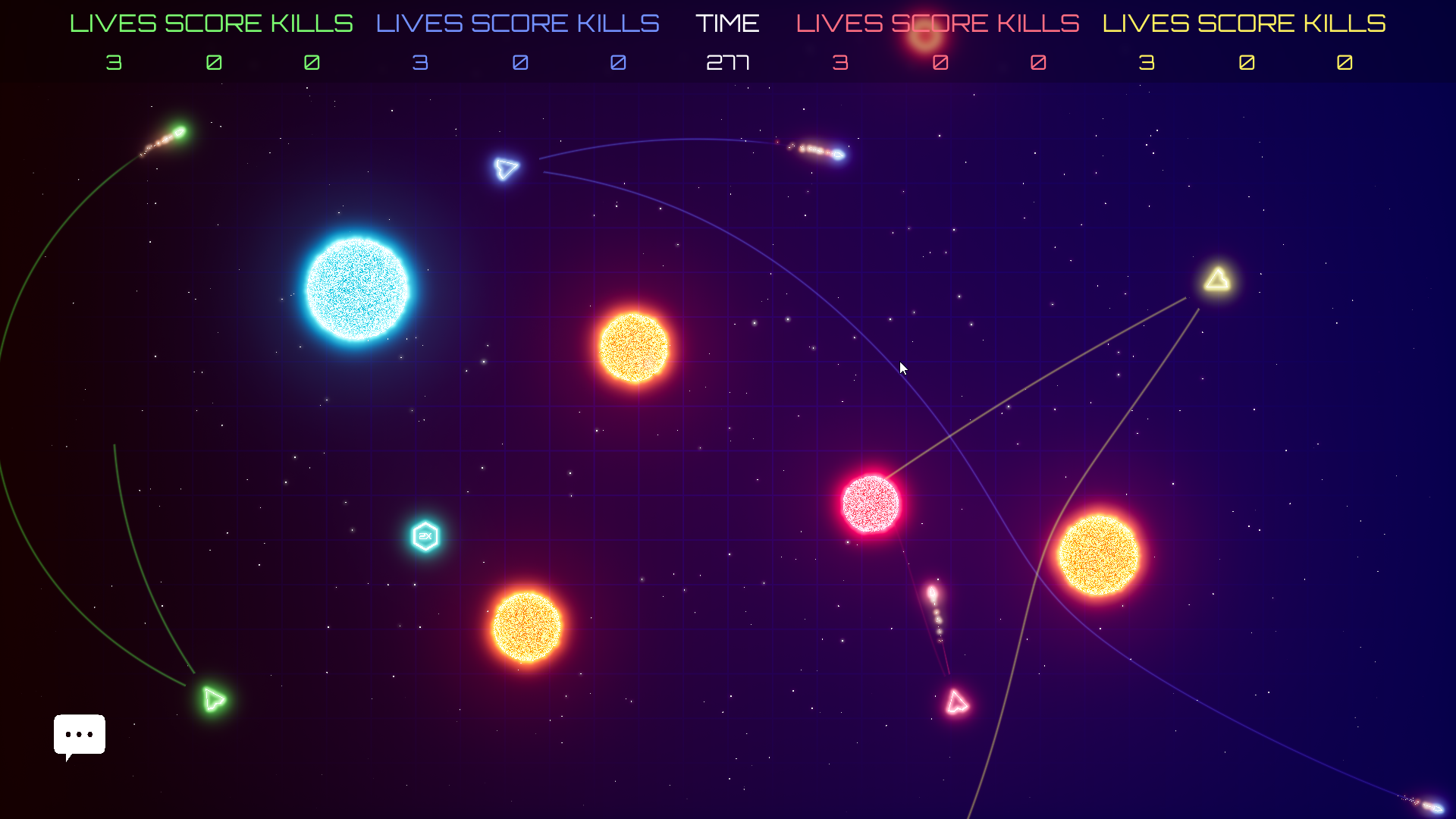This screenshot has height=819, width=1456.
Task: Click the orange sun near screen center
Action: pos(634,347)
